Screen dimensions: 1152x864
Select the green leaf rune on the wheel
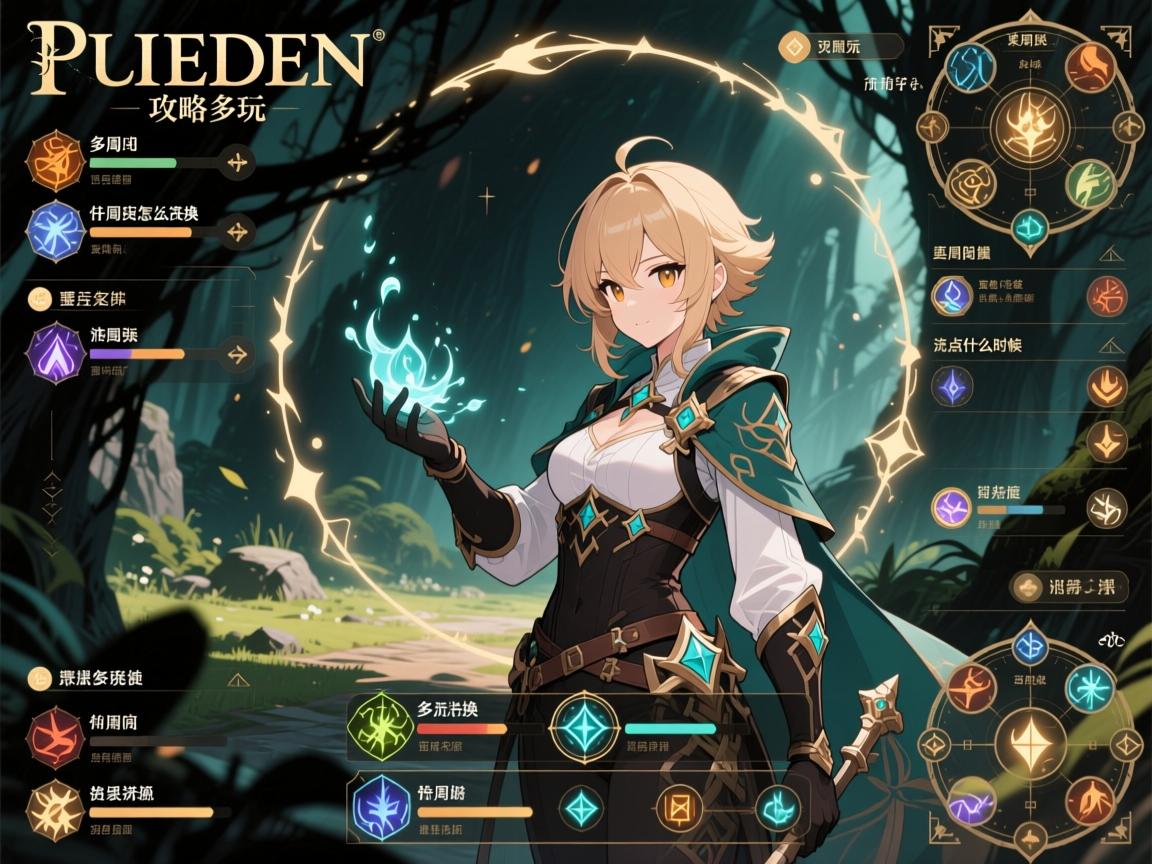point(1090,182)
